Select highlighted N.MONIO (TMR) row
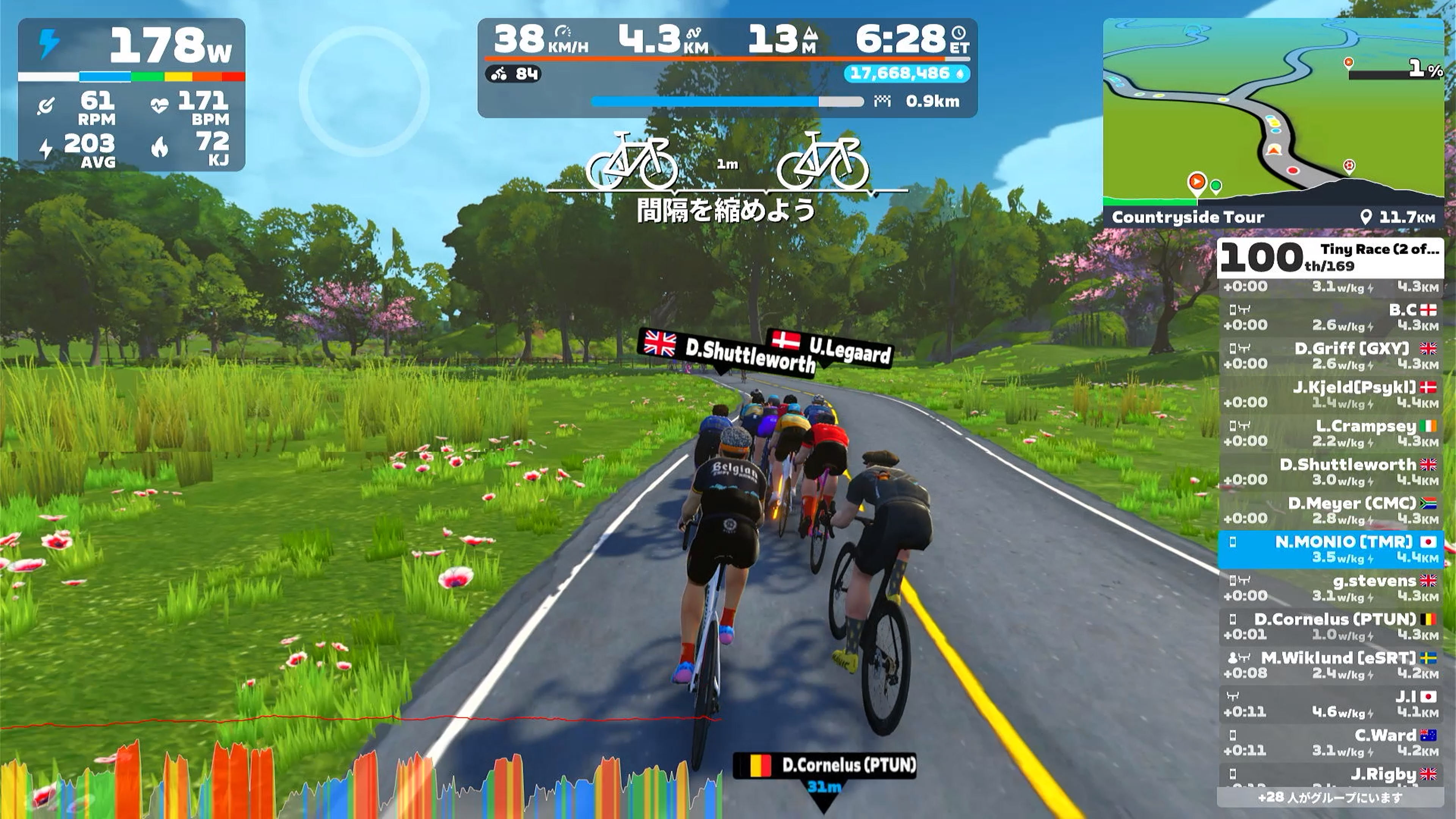 click(x=1330, y=549)
